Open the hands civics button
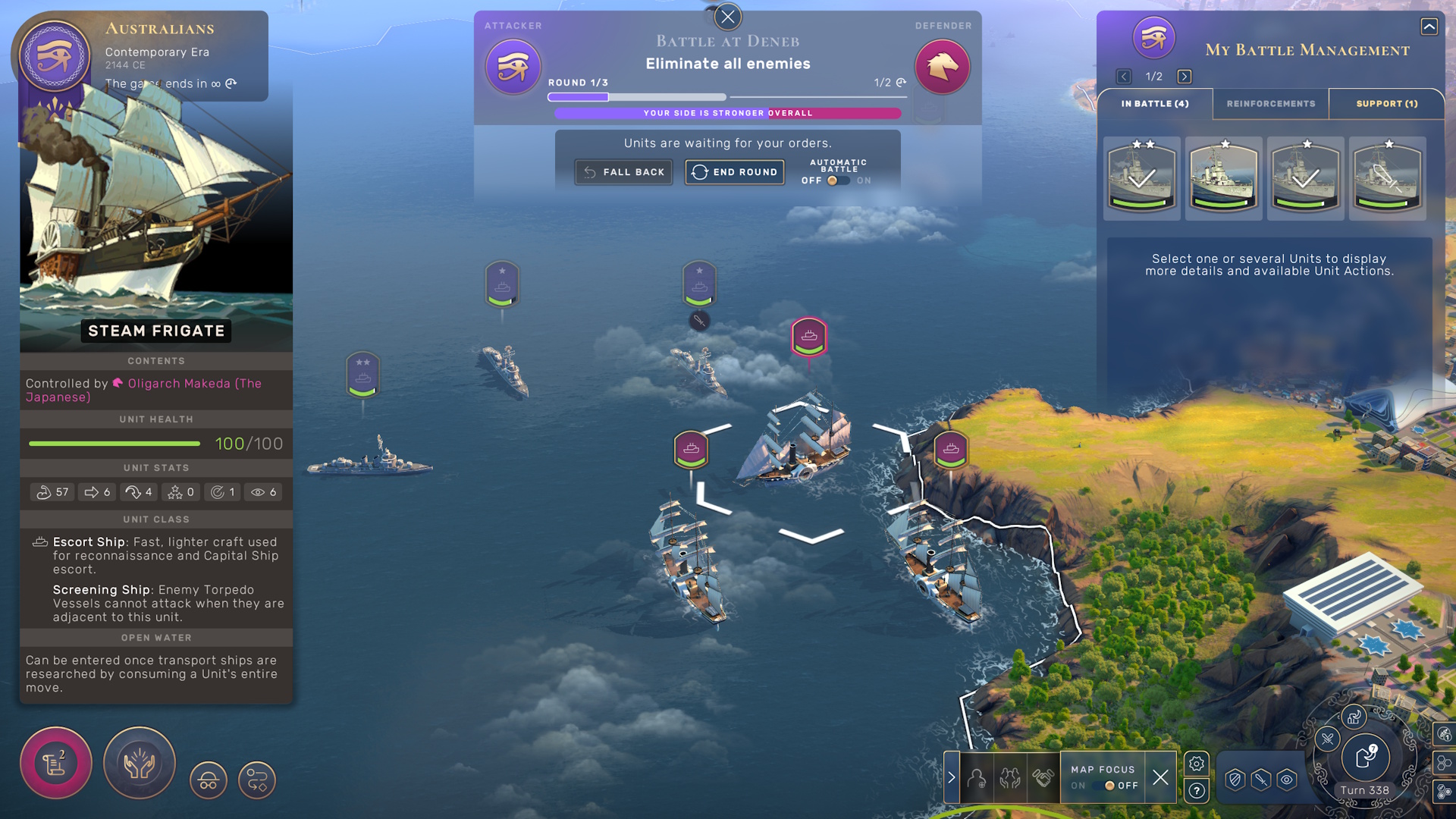The image size is (1456, 819). pyautogui.click(x=140, y=763)
